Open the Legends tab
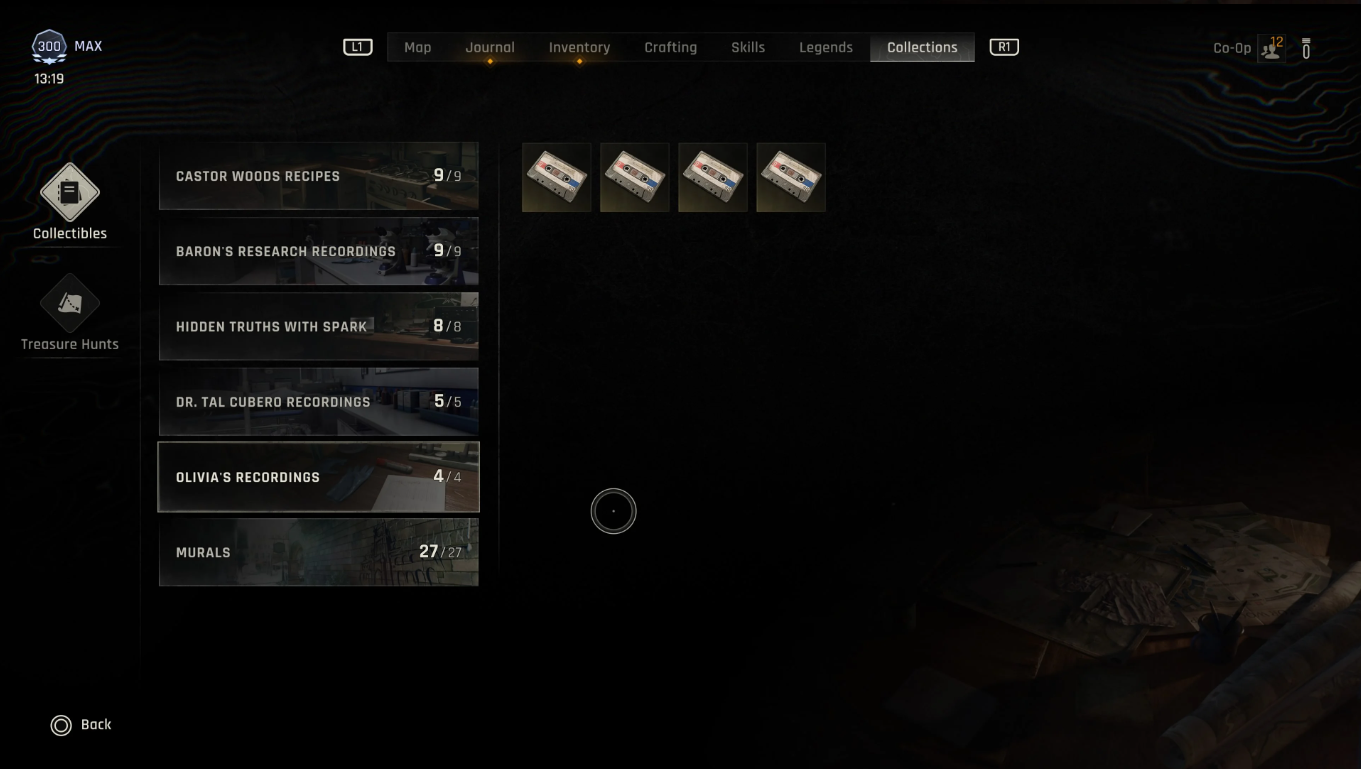The width and height of the screenshot is (1361, 769). pos(825,47)
